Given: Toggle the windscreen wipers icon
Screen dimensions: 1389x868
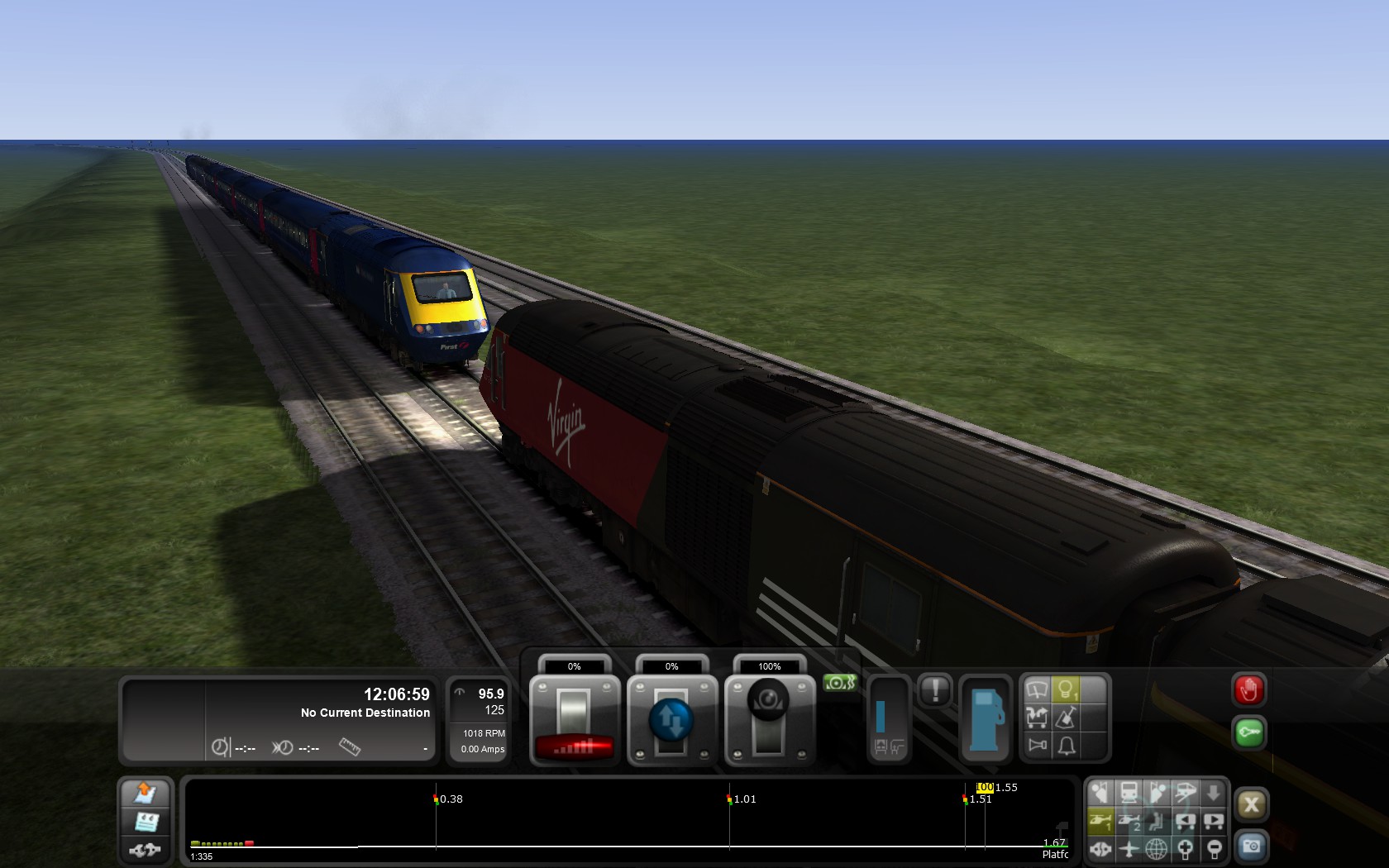Looking at the screenshot, I should 1037,689.
